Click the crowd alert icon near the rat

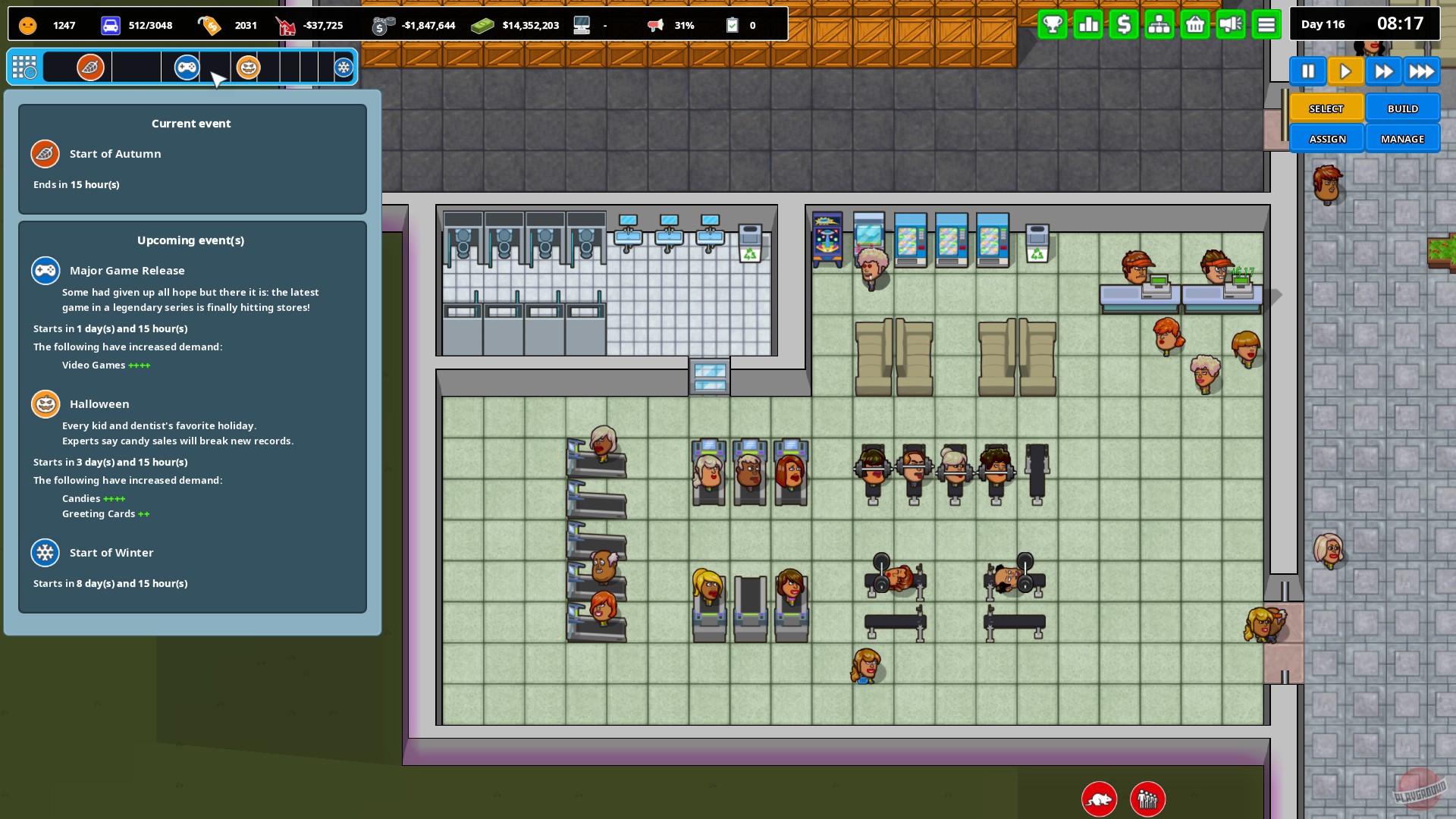tap(1147, 799)
